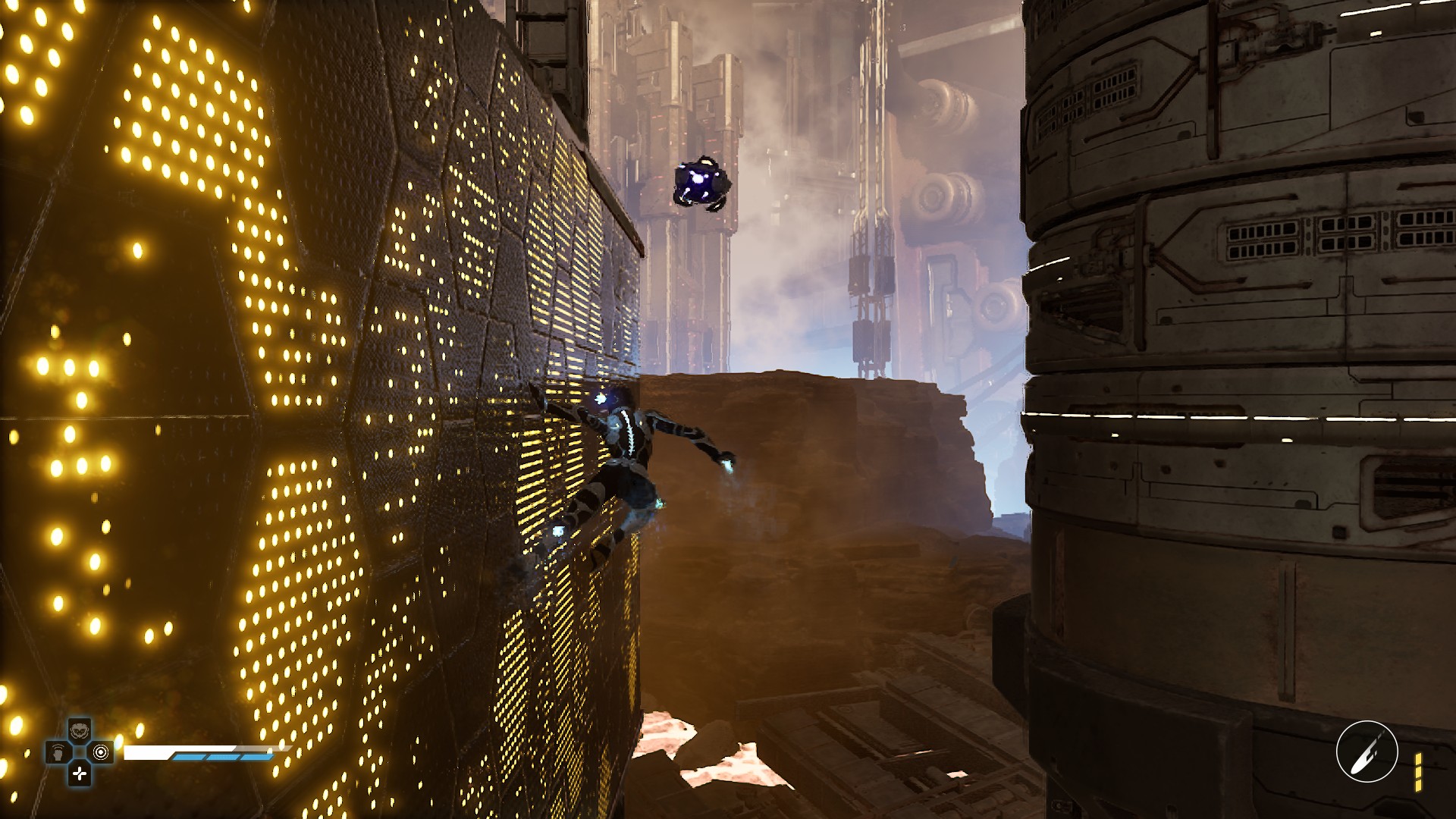Image resolution: width=1456 pixels, height=819 pixels.
Task: Trigger the concentric rings scan icon
Action: tap(101, 752)
